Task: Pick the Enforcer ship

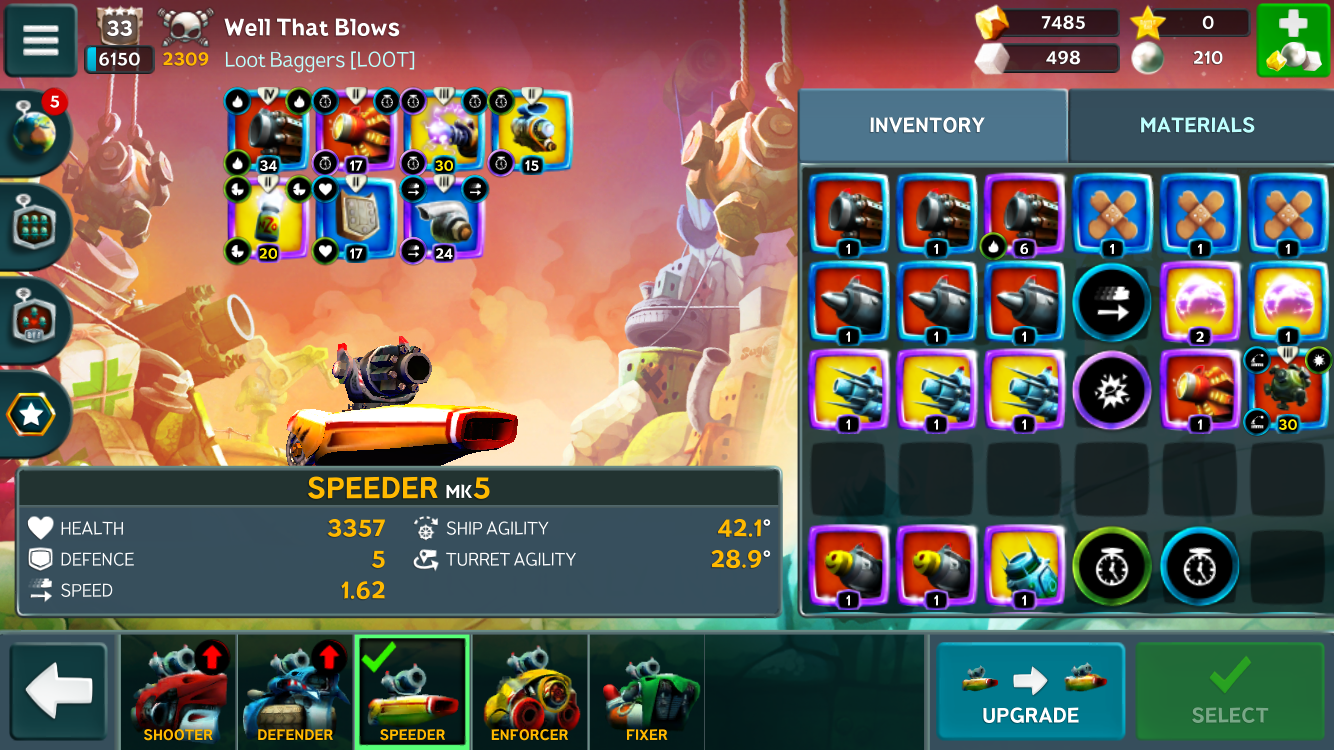Action: (529, 692)
